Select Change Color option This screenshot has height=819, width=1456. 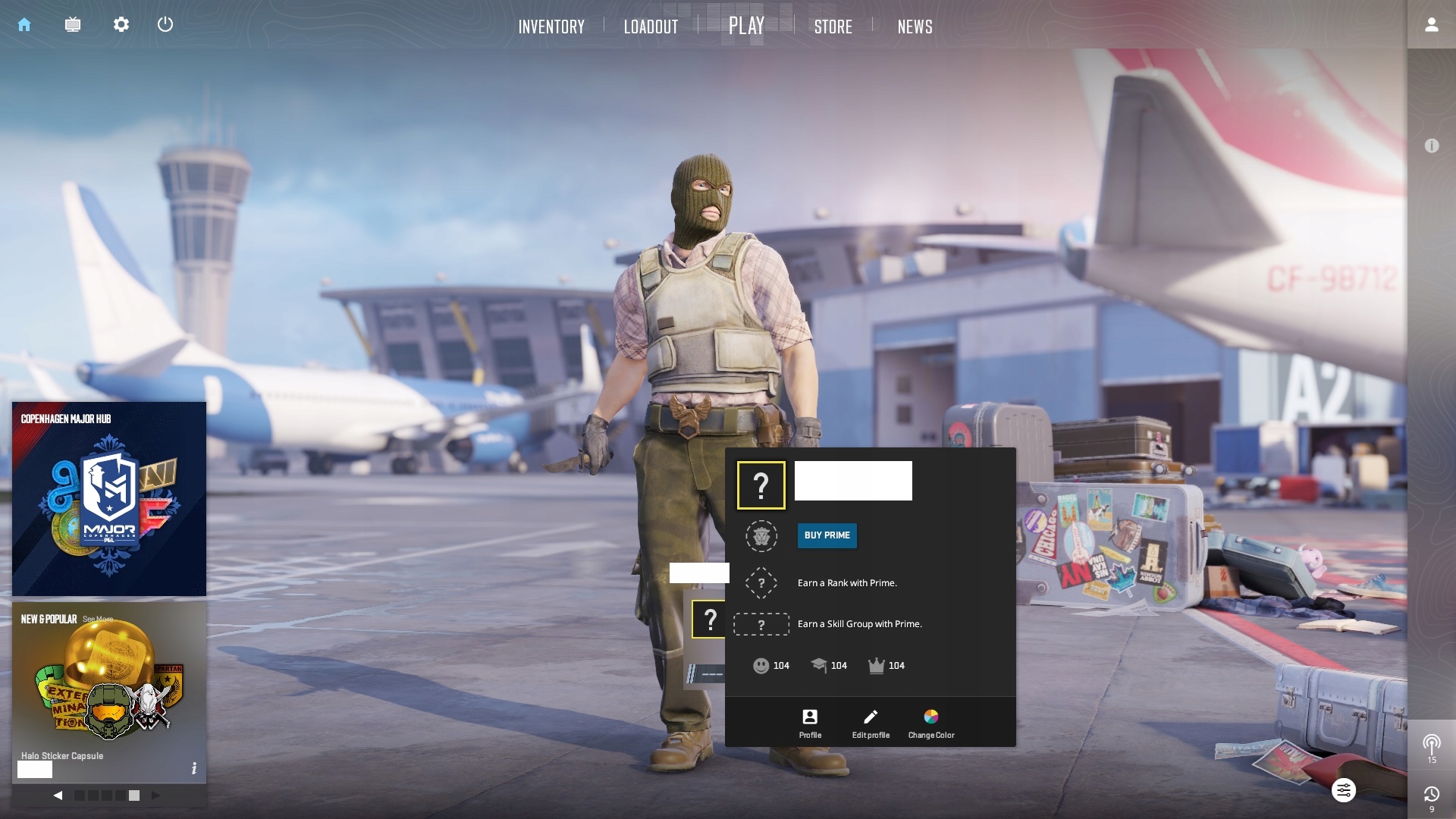coord(931,723)
